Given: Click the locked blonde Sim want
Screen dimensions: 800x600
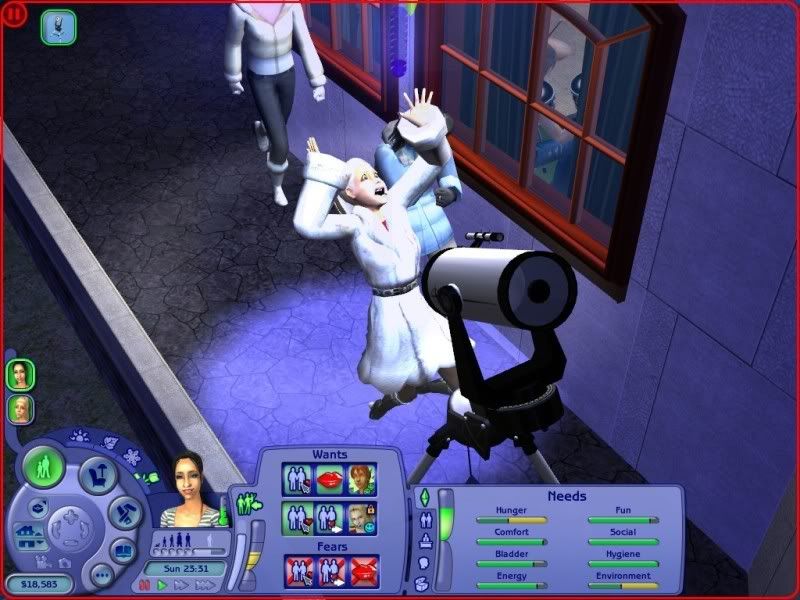Looking at the screenshot, I should (360, 518).
